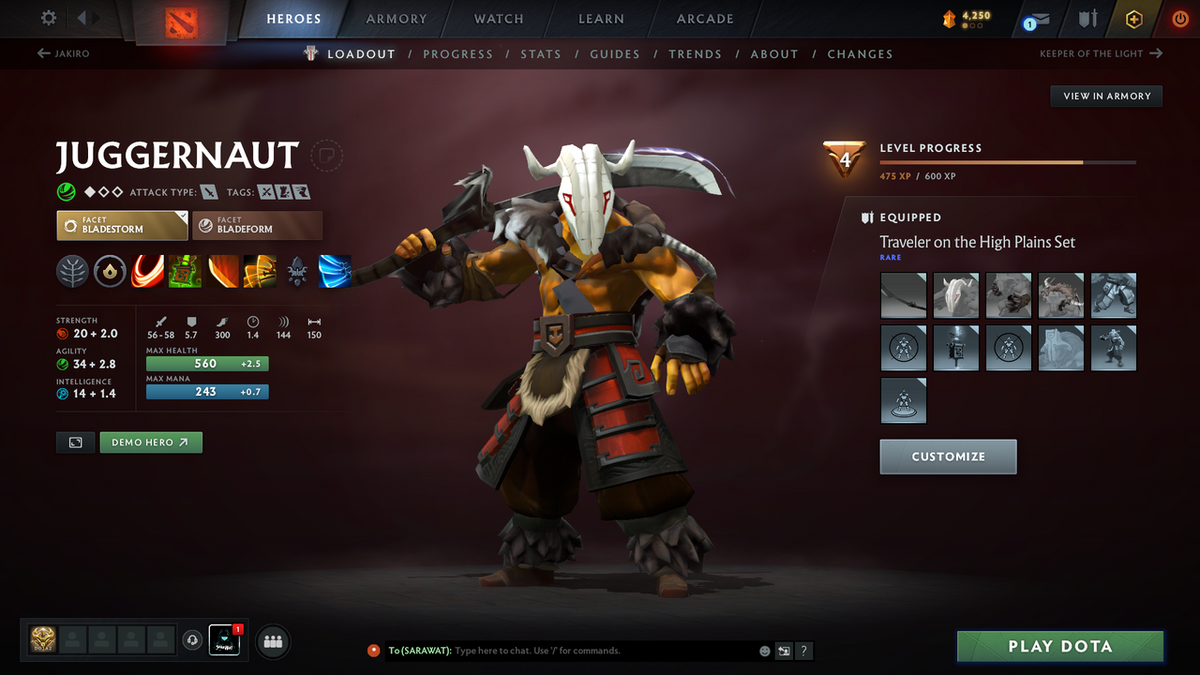View the Trends sub-tab
Screen dimensions: 1200x675
pyautogui.click(x=695, y=54)
